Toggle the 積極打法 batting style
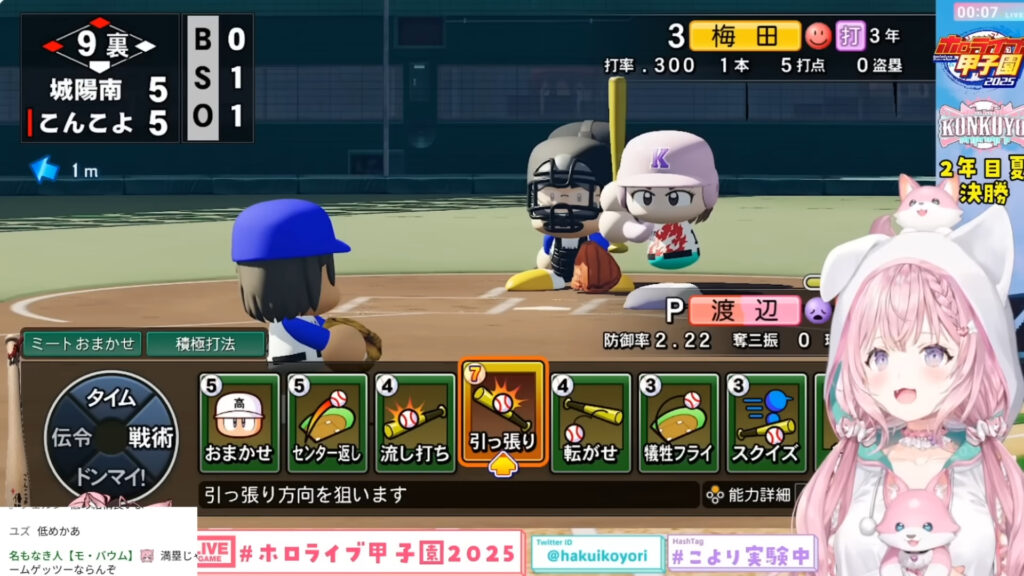The width and height of the screenshot is (1024, 576). 206,343
